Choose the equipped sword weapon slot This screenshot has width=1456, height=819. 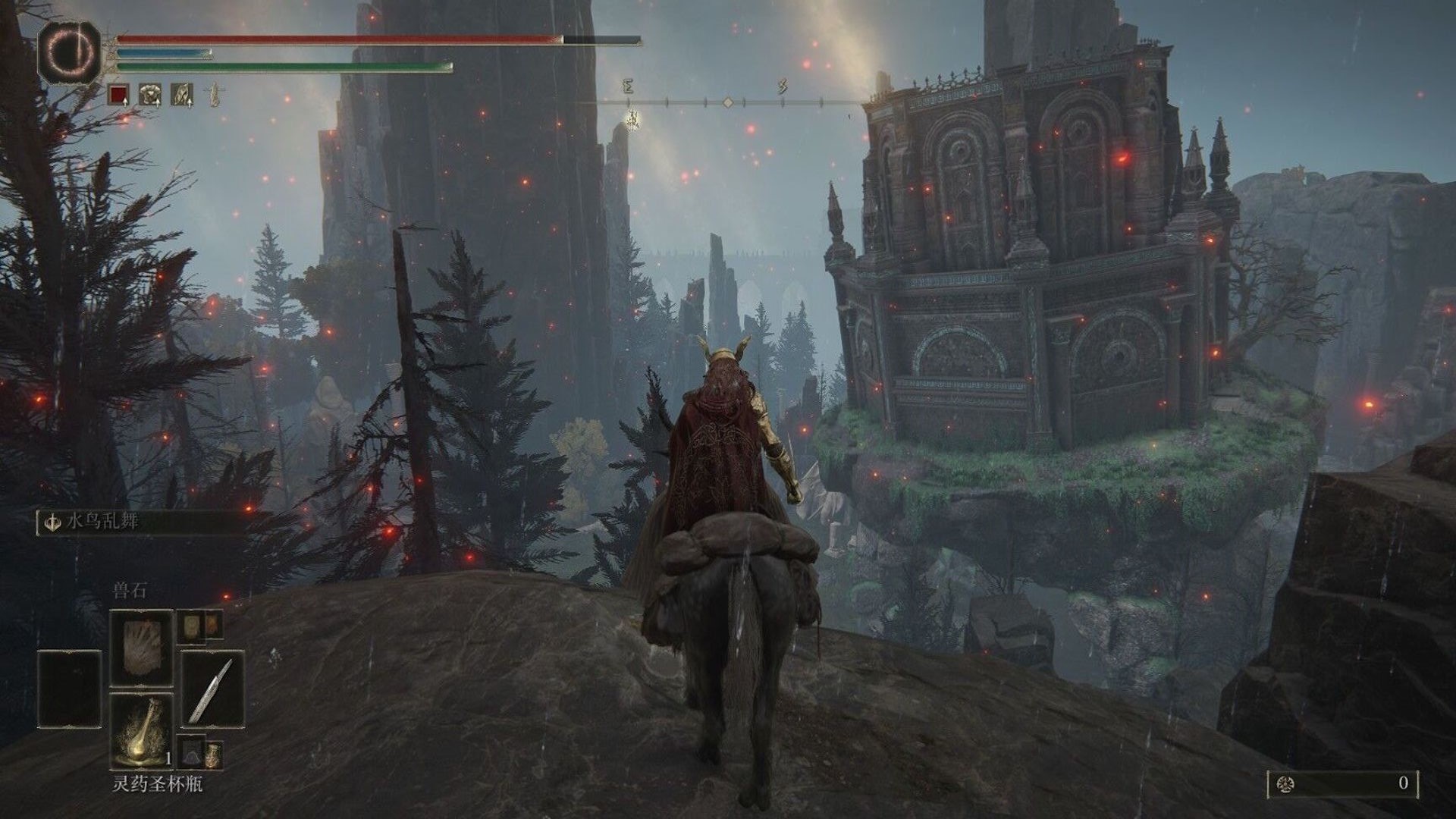212,689
